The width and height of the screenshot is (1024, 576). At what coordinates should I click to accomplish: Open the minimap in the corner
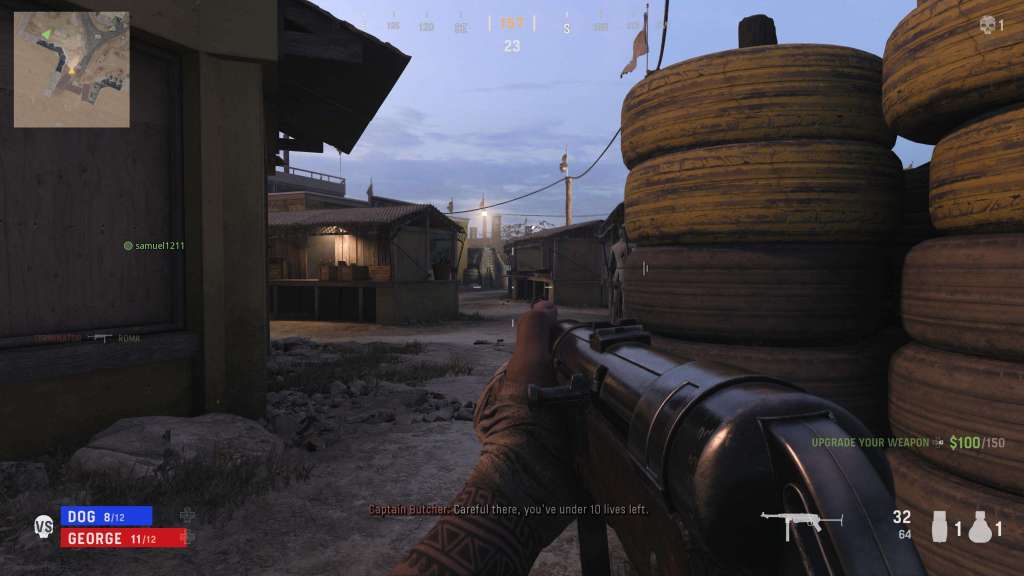pyautogui.click(x=71, y=69)
